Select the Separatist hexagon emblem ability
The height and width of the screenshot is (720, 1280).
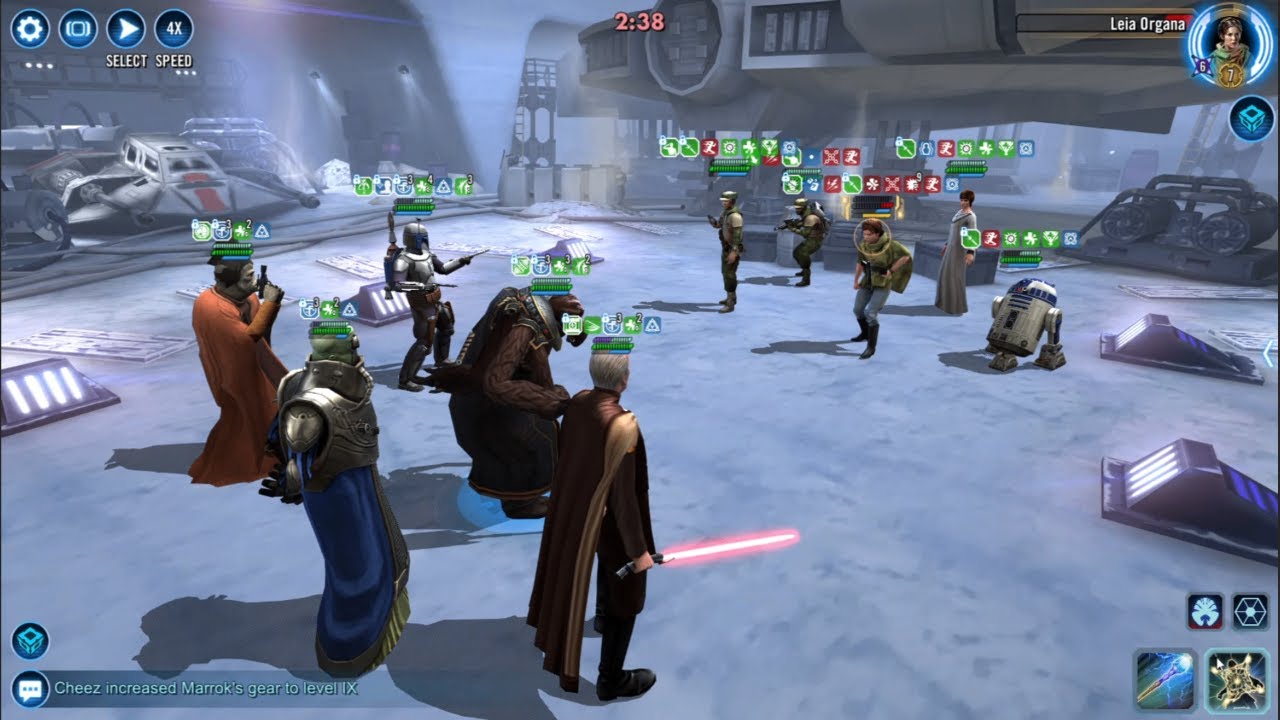click(1250, 611)
